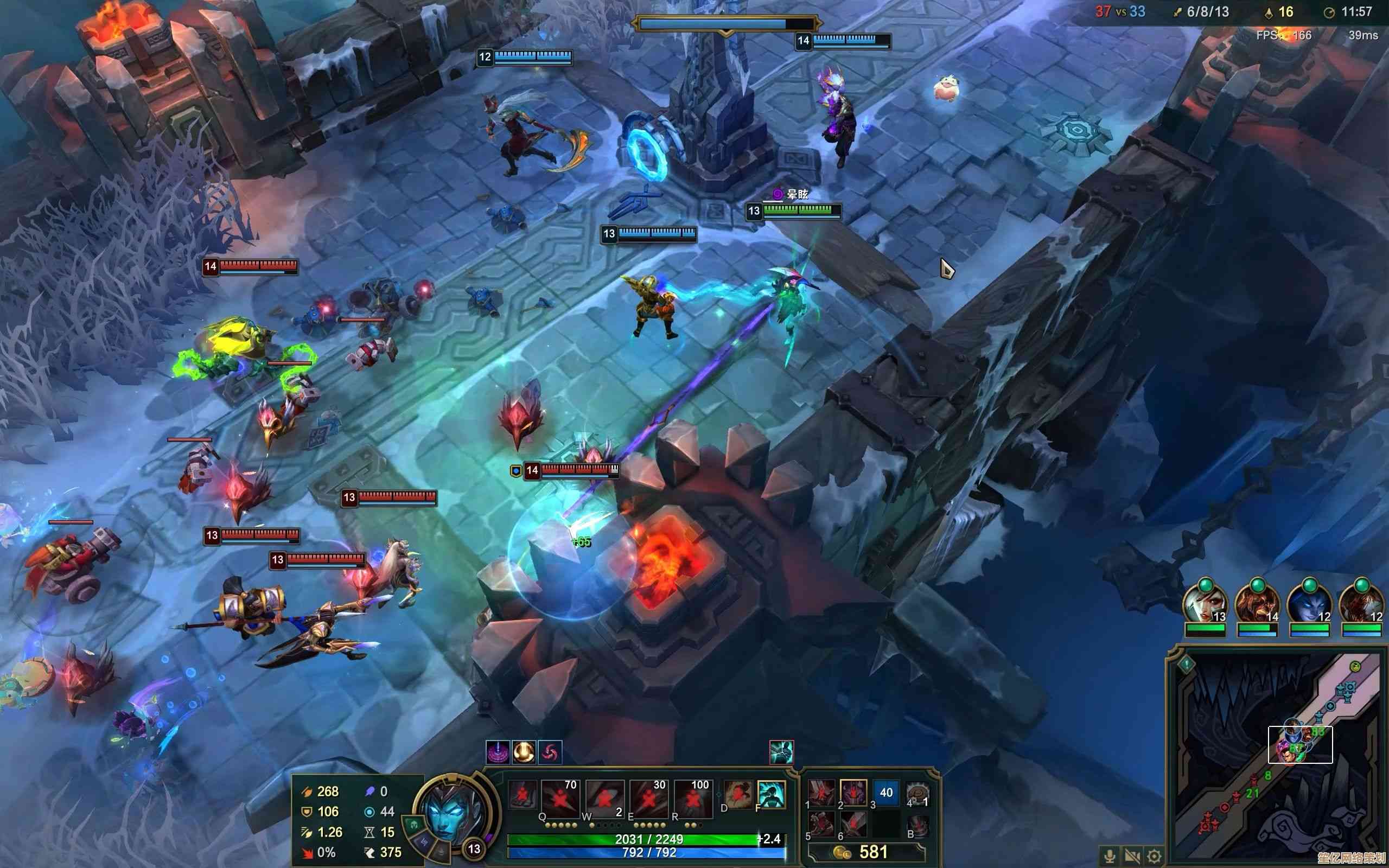This screenshot has height=868, width=1389.
Task: Activate the W ability icon
Action: (x=604, y=799)
